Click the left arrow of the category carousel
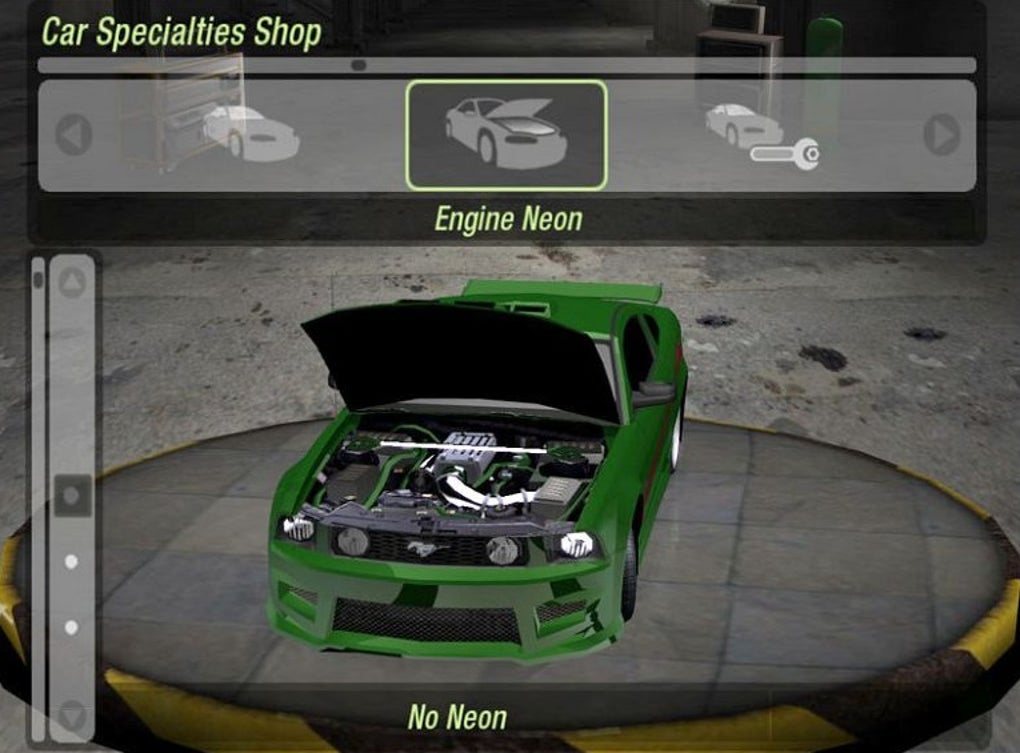The width and height of the screenshot is (1020, 753). (73, 135)
